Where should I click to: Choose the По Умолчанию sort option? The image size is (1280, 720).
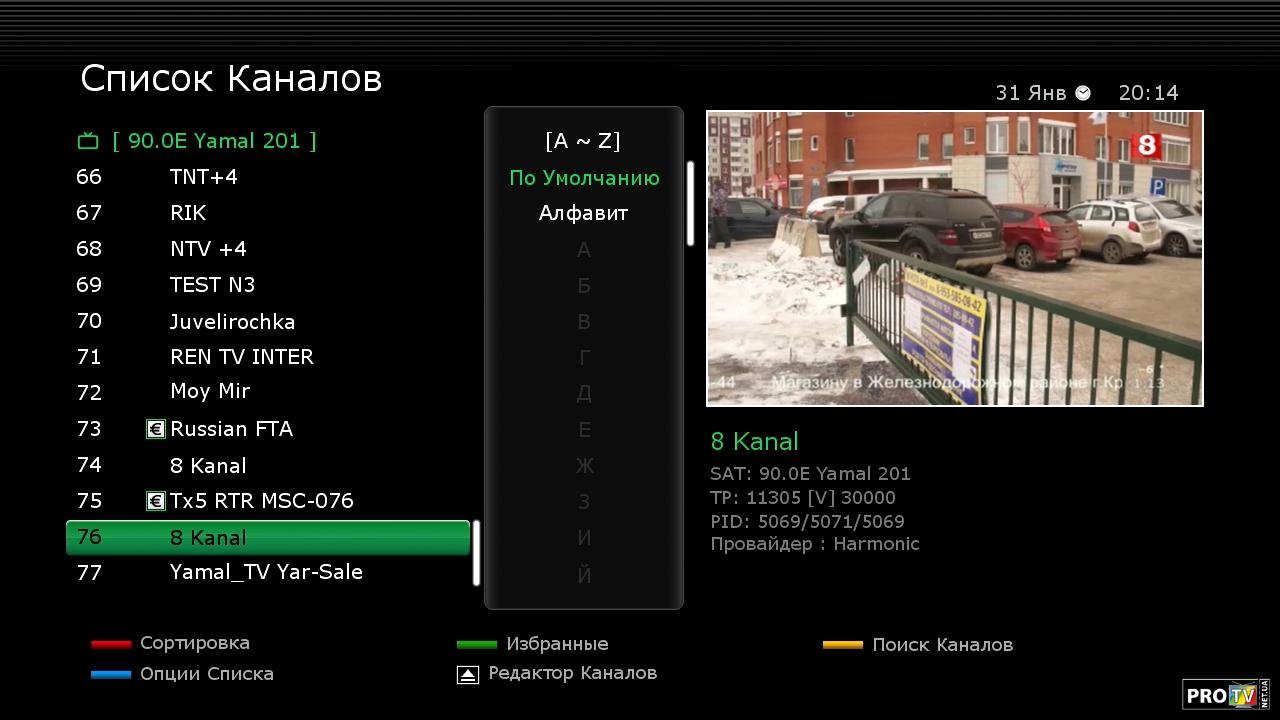click(584, 178)
